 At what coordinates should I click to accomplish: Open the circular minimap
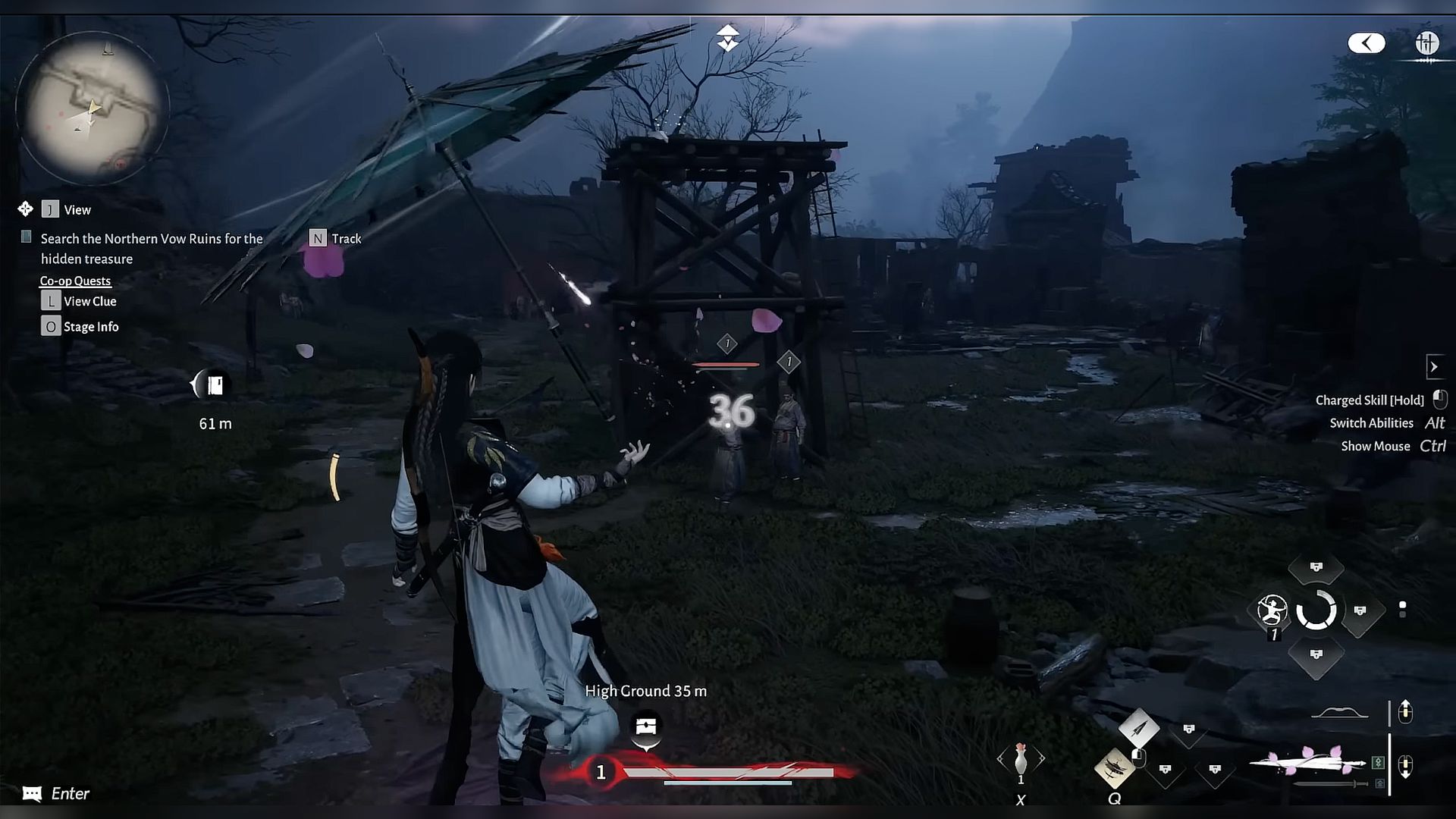[x=92, y=108]
